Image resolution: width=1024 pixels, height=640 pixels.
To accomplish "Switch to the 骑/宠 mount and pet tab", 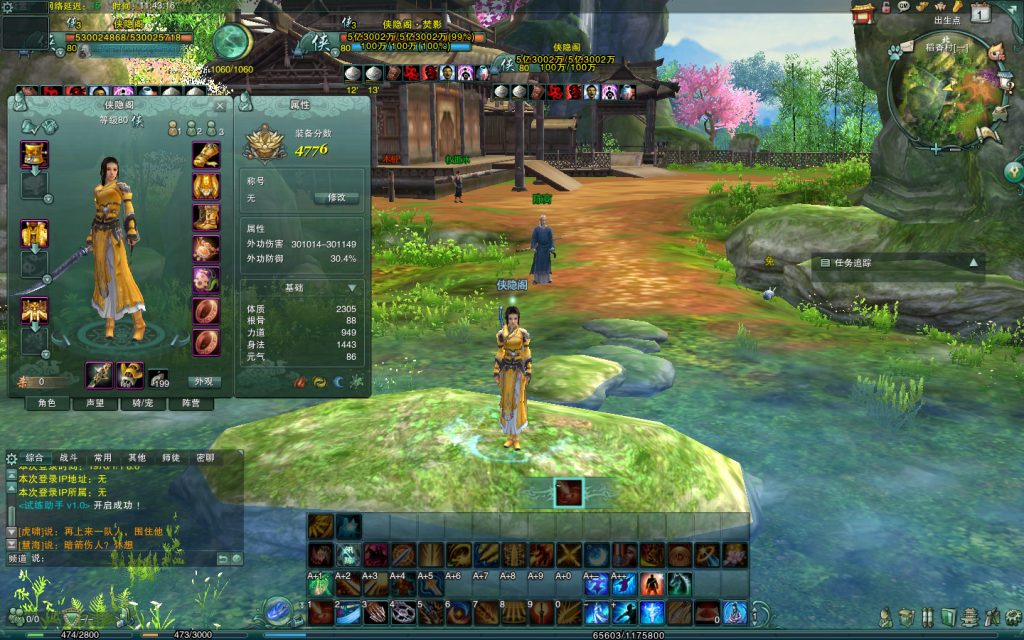I will (142, 403).
